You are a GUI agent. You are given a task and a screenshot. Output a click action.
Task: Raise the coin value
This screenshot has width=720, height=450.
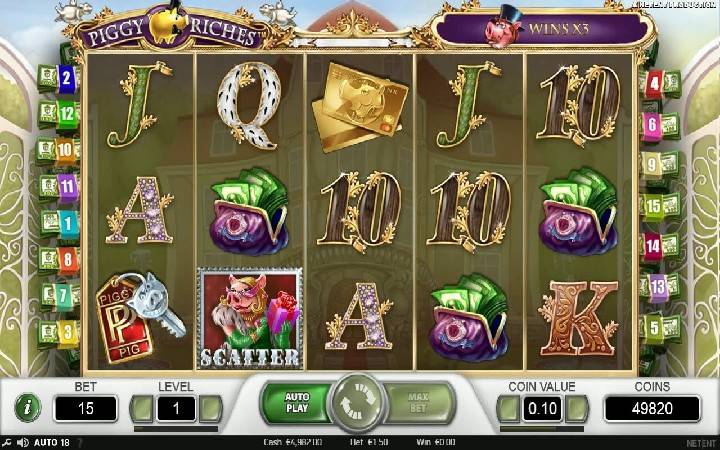click(x=577, y=408)
